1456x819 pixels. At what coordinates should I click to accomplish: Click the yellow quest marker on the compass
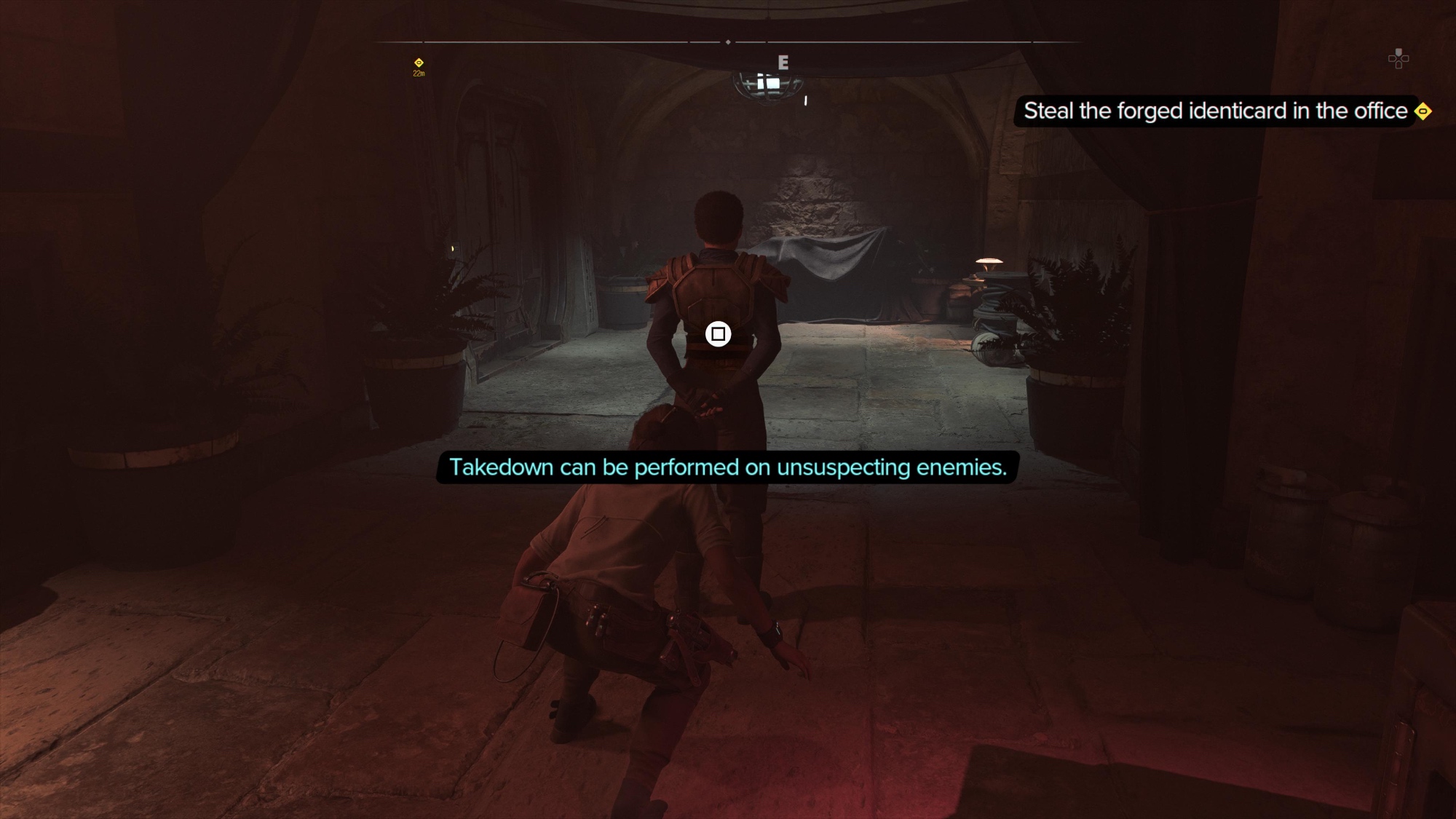tap(419, 63)
